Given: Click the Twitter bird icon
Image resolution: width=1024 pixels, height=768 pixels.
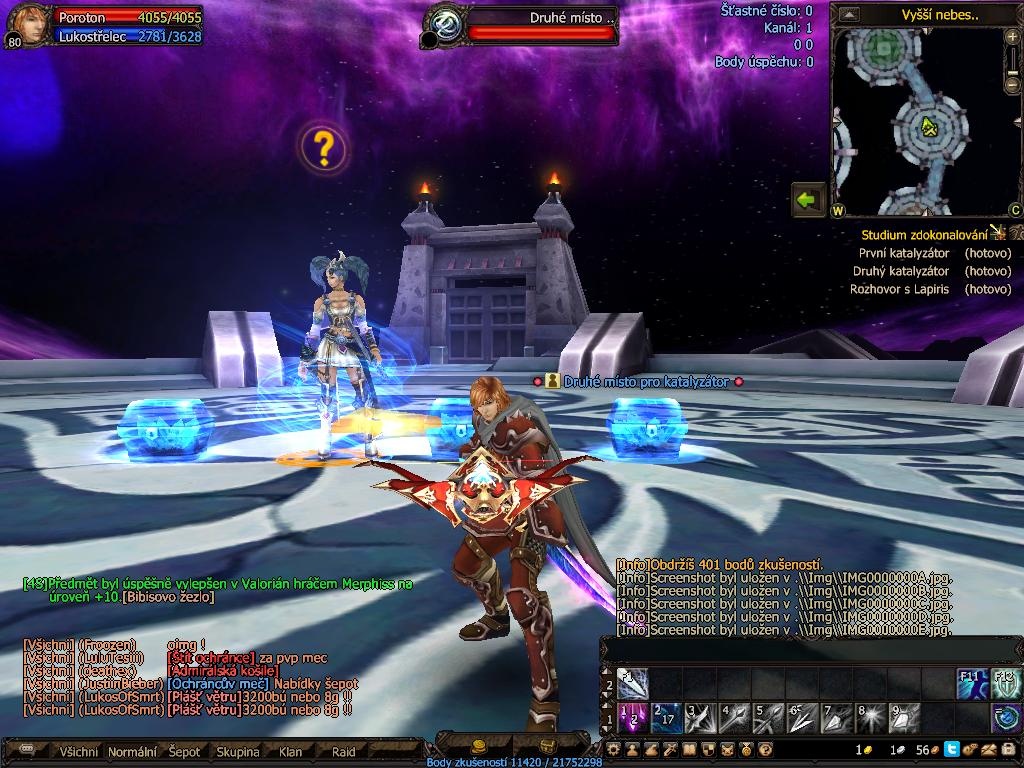Looking at the screenshot, I should coord(951,749).
